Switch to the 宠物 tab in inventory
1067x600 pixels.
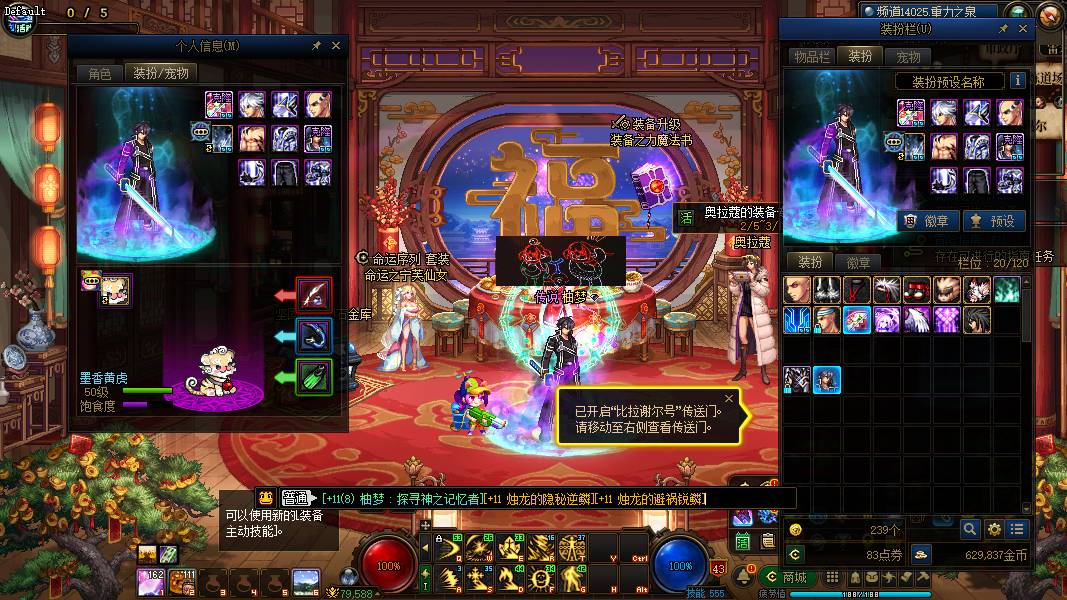coord(908,57)
